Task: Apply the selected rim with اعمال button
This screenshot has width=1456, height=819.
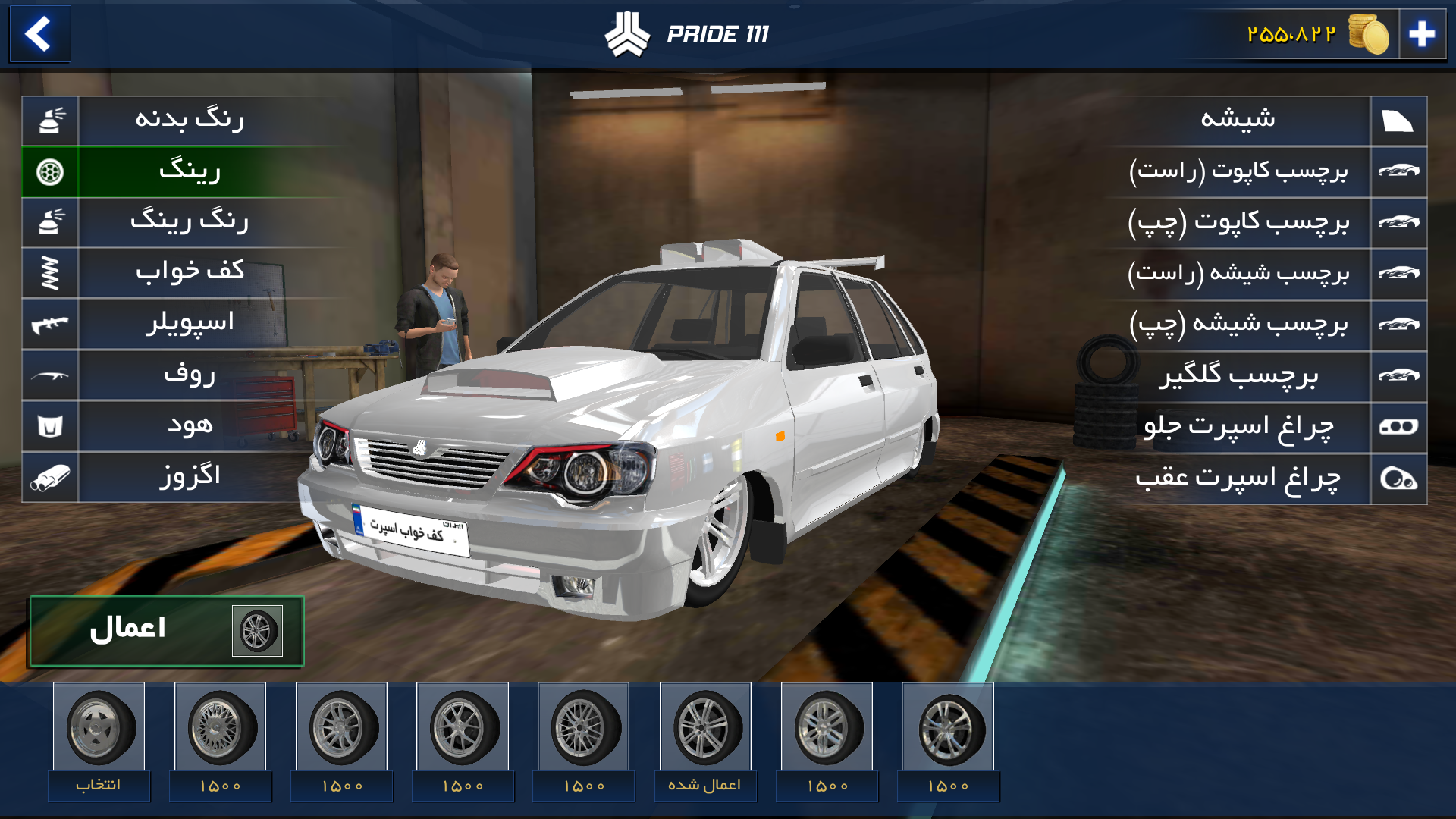Action: [x=167, y=630]
